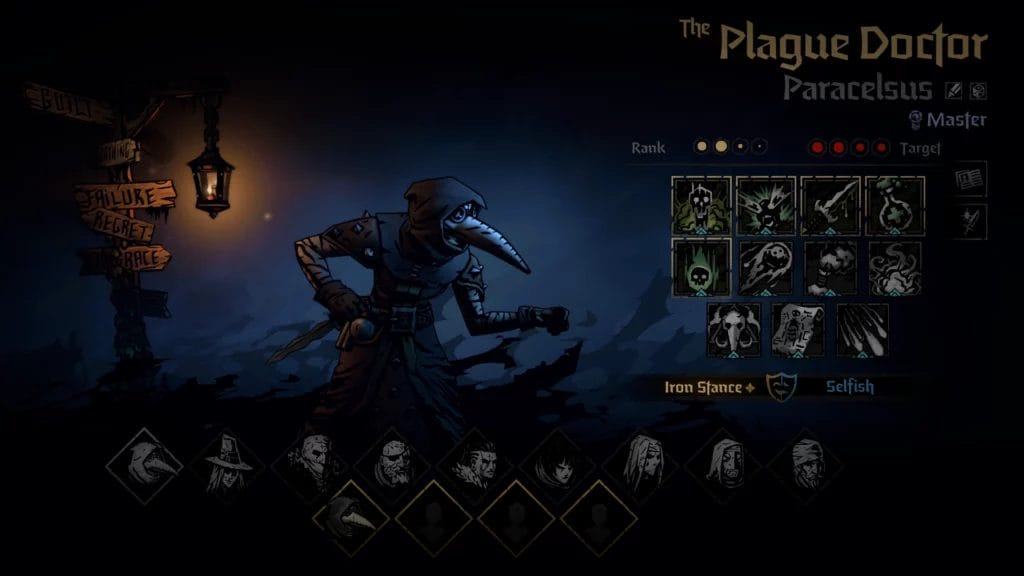Viewport: 1024px width, 576px height.
Task: Click the pencil icon to rename Paracelsus
Action: [x=954, y=90]
